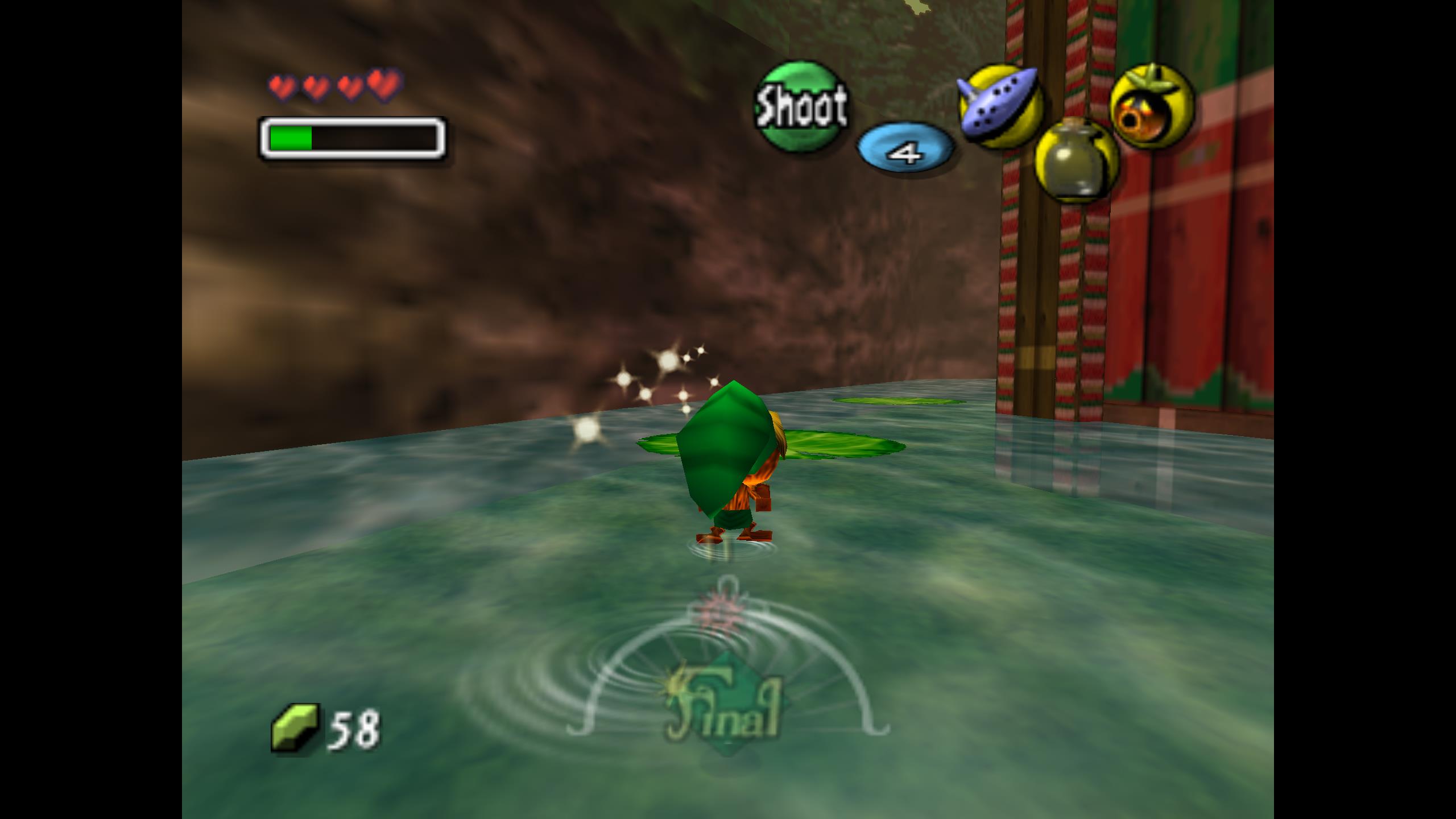Activate the green Shoot action button

click(x=801, y=107)
